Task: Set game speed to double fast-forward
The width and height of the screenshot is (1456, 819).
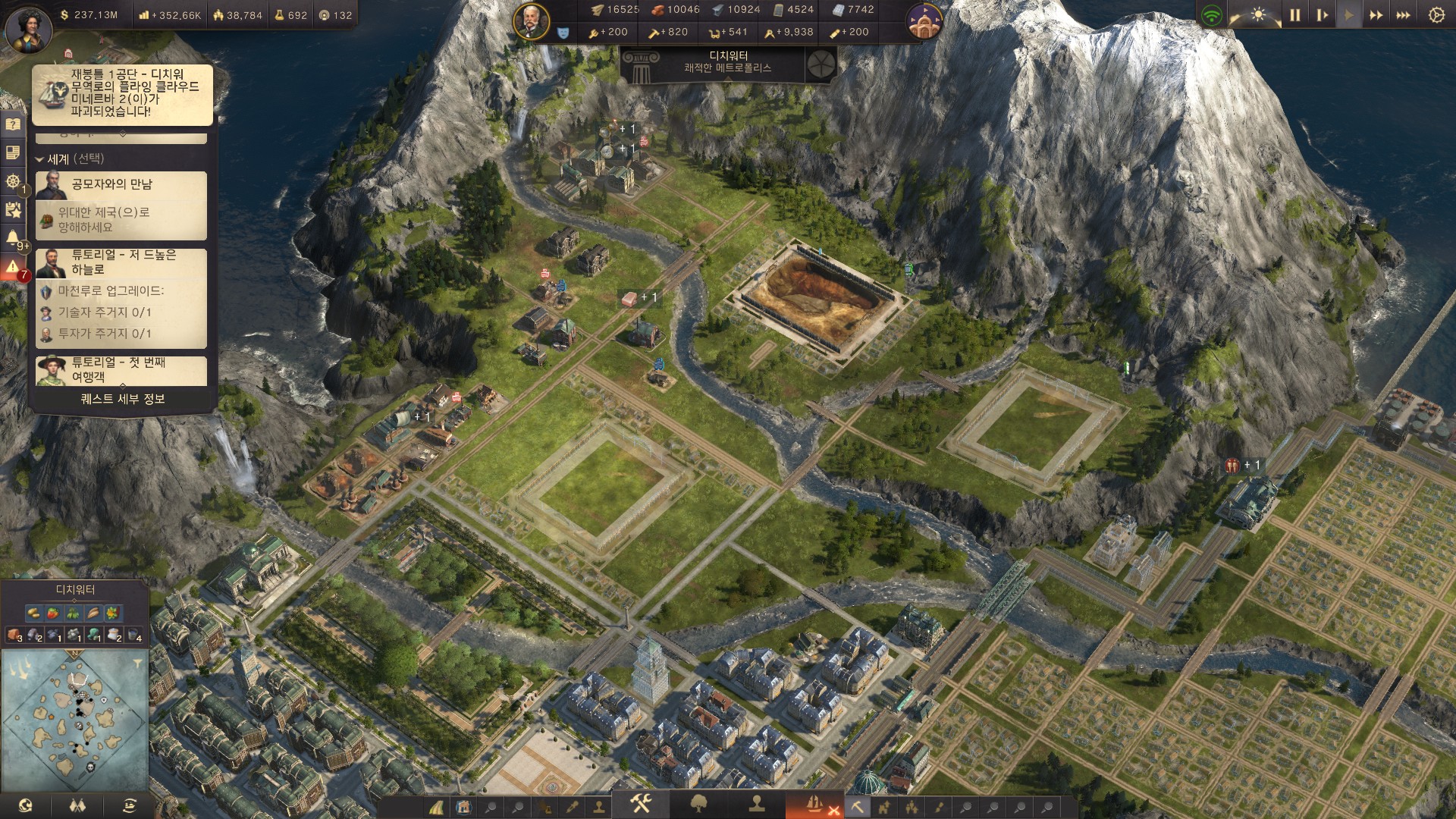Action: [x=1376, y=15]
